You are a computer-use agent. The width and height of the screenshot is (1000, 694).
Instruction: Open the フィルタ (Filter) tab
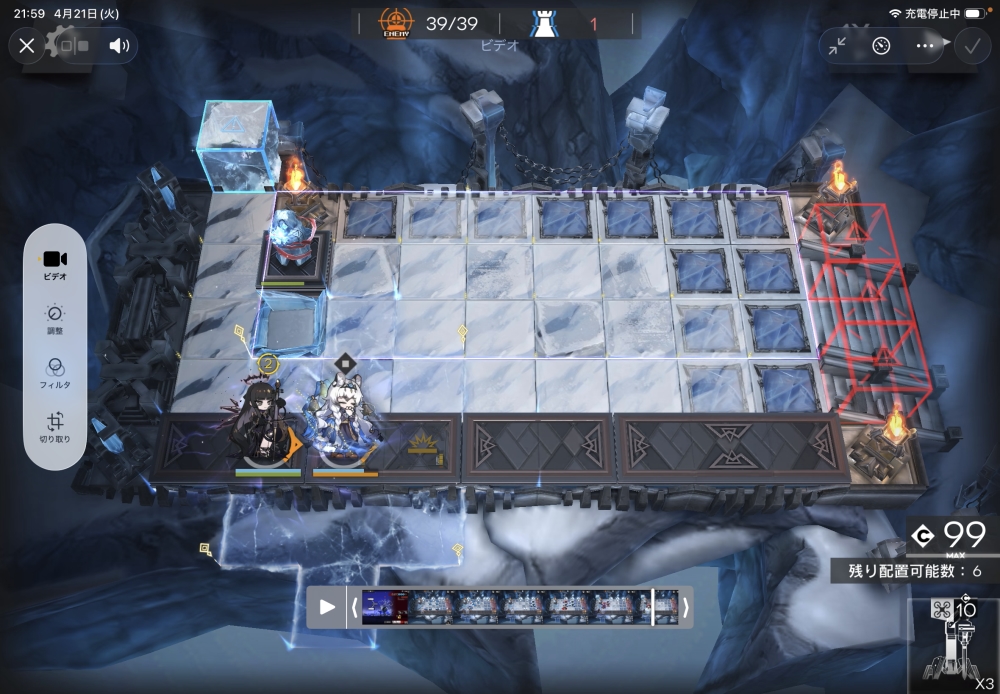pos(55,372)
